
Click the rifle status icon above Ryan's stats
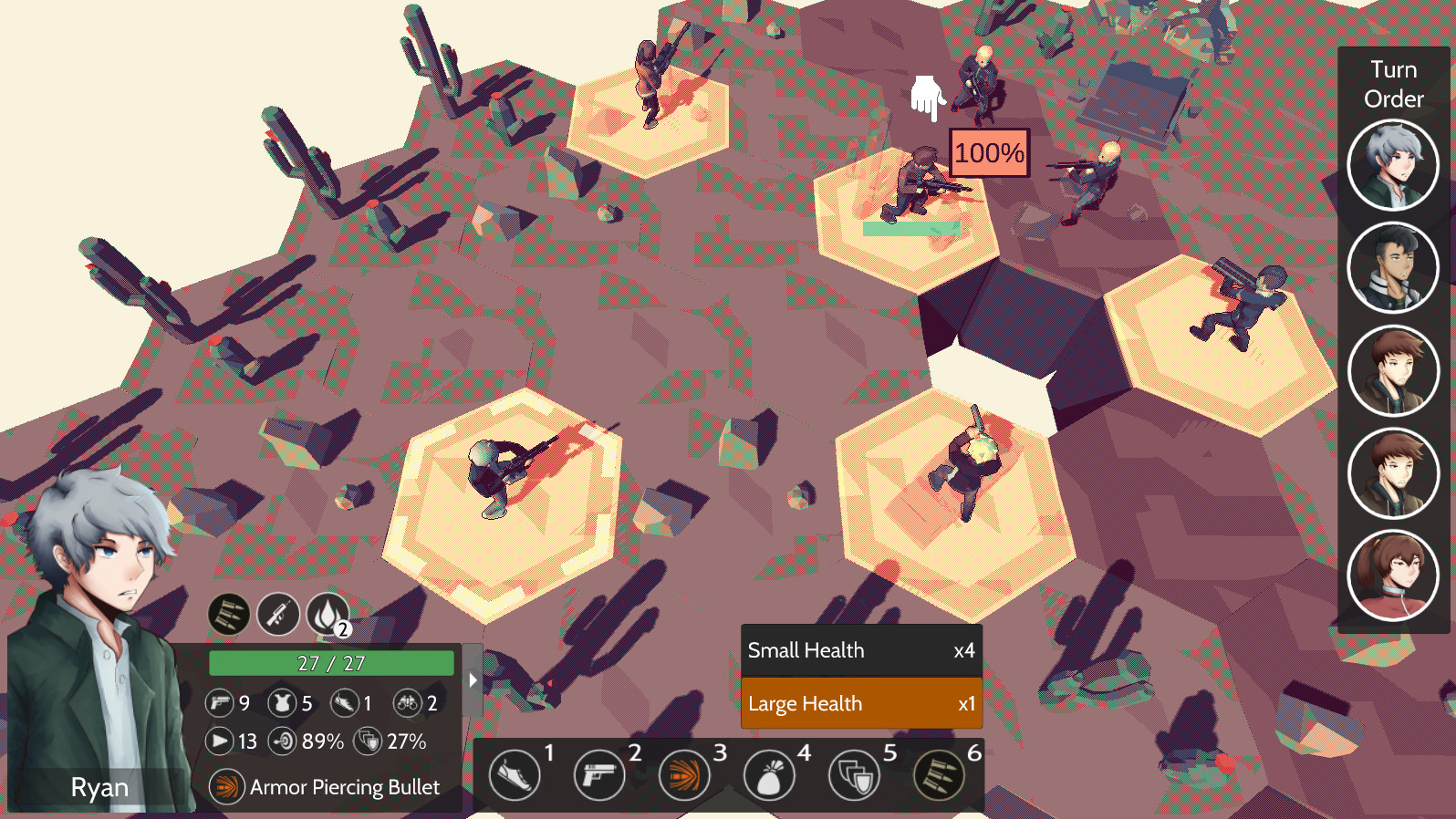pos(277,615)
